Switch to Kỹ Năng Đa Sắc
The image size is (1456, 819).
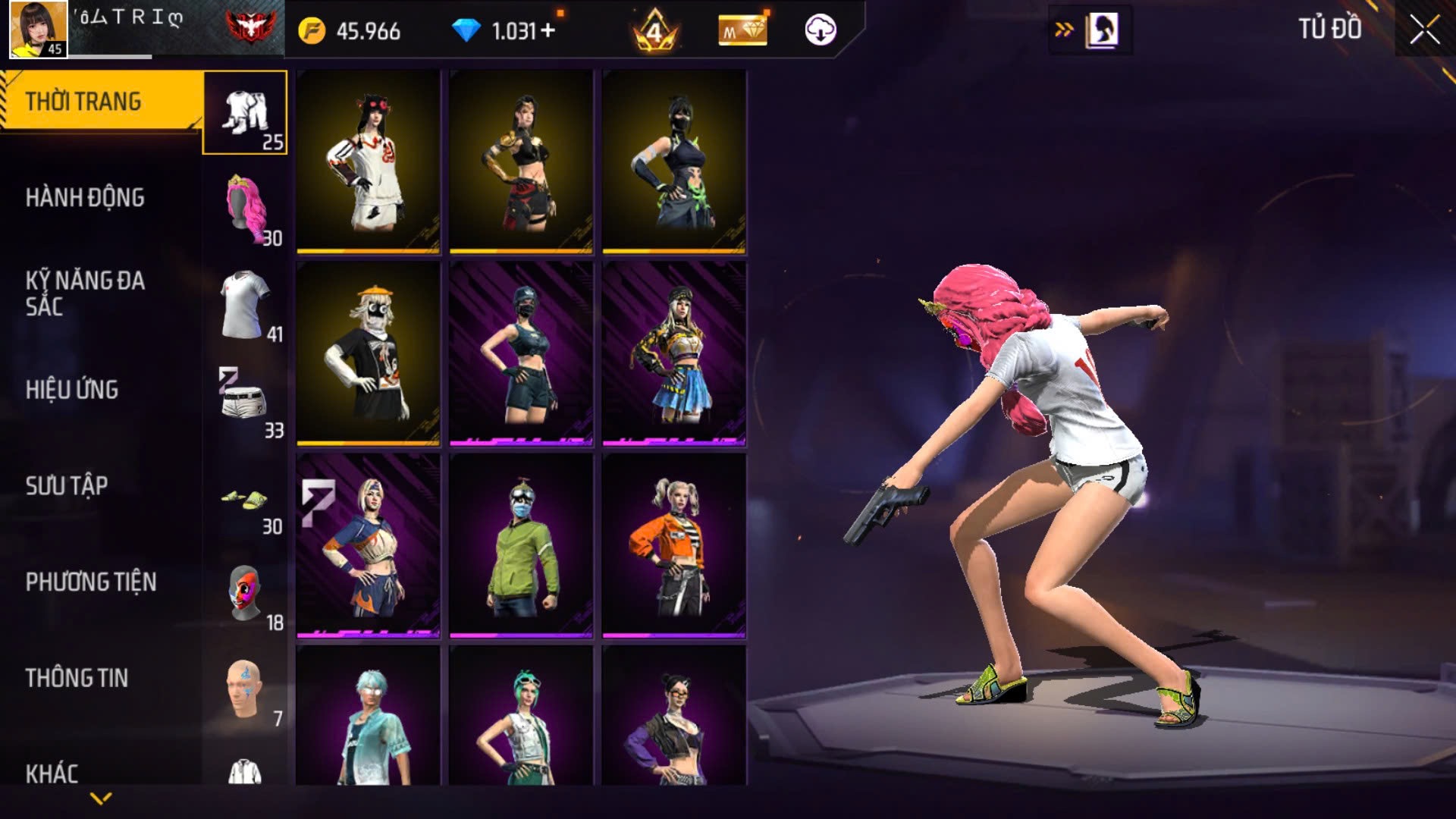coord(85,293)
